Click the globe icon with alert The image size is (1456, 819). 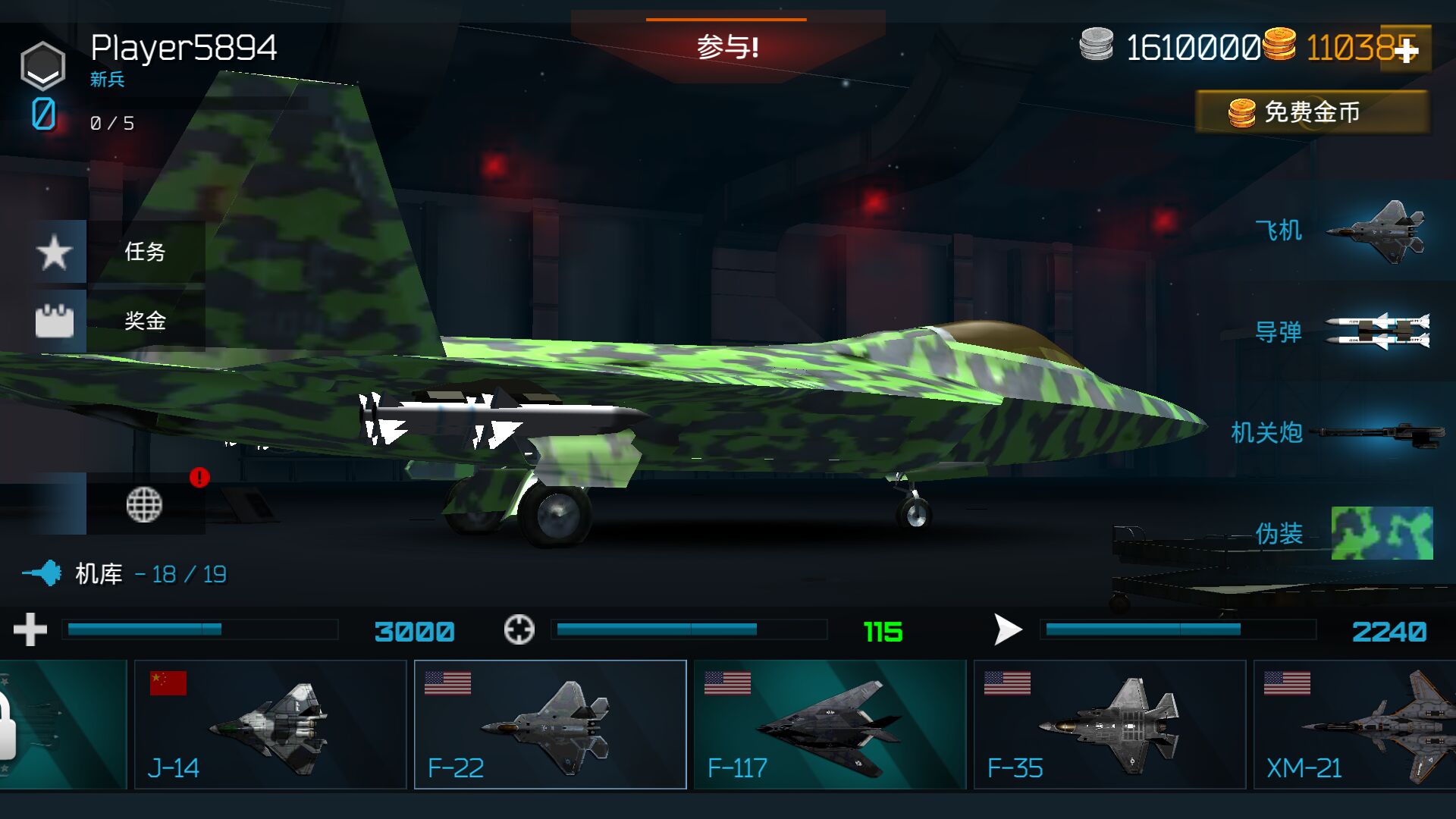[x=144, y=504]
